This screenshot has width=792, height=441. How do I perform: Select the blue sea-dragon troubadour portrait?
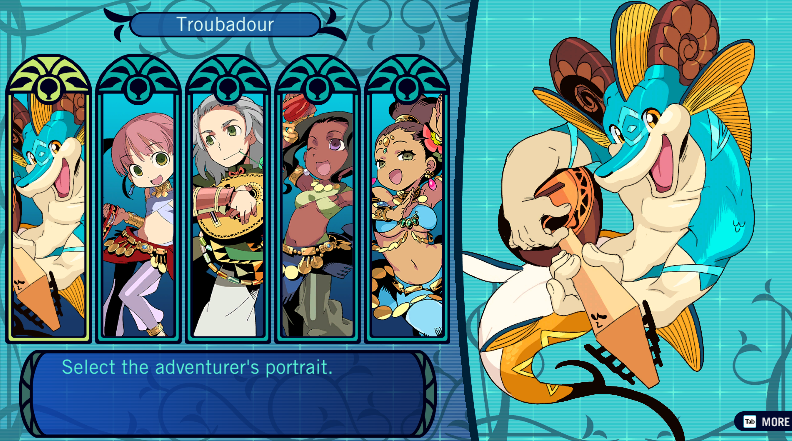[49, 215]
